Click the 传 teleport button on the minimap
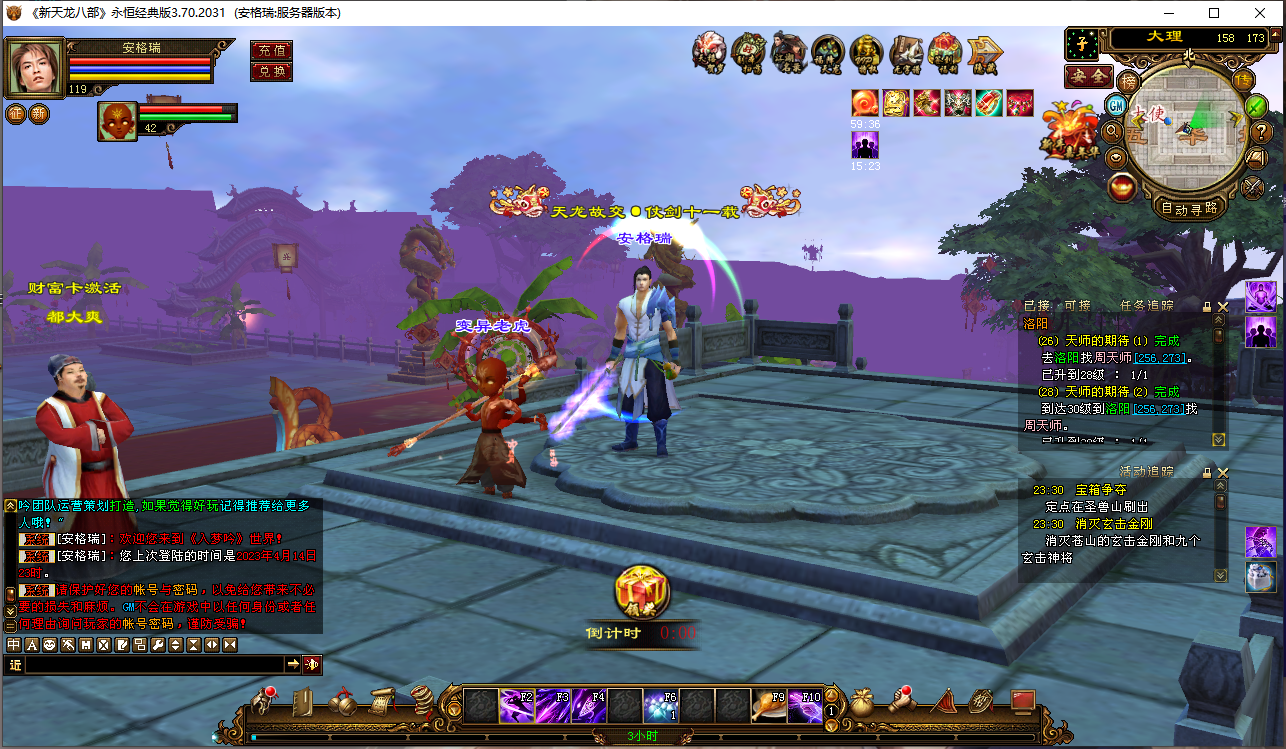Screen dimensions: 1286x749 (x=1244, y=80)
